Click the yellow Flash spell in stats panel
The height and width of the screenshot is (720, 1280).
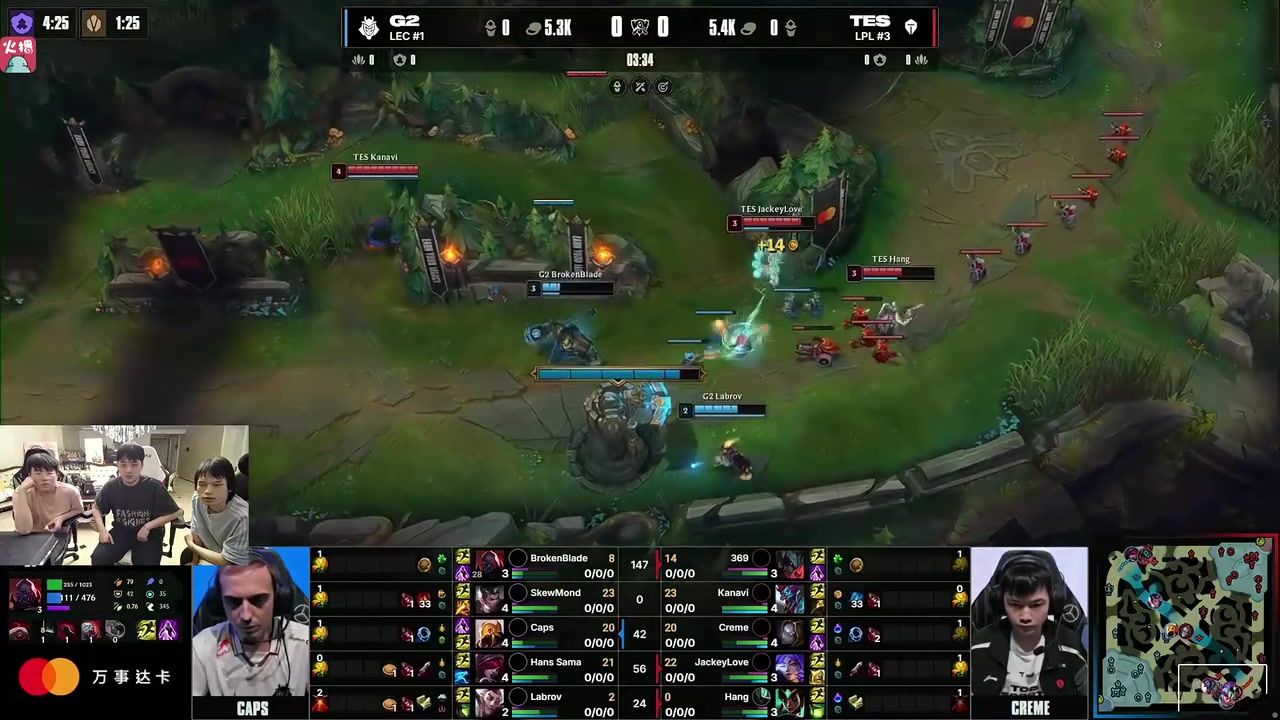pyautogui.click(x=146, y=630)
